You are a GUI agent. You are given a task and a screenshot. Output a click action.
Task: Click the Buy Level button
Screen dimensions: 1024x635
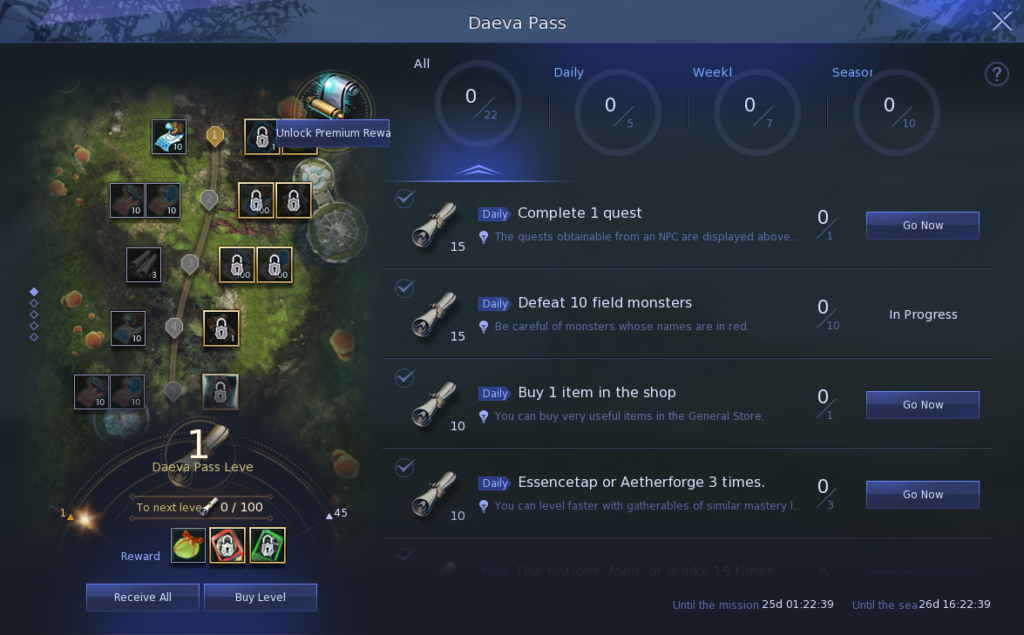coord(260,597)
